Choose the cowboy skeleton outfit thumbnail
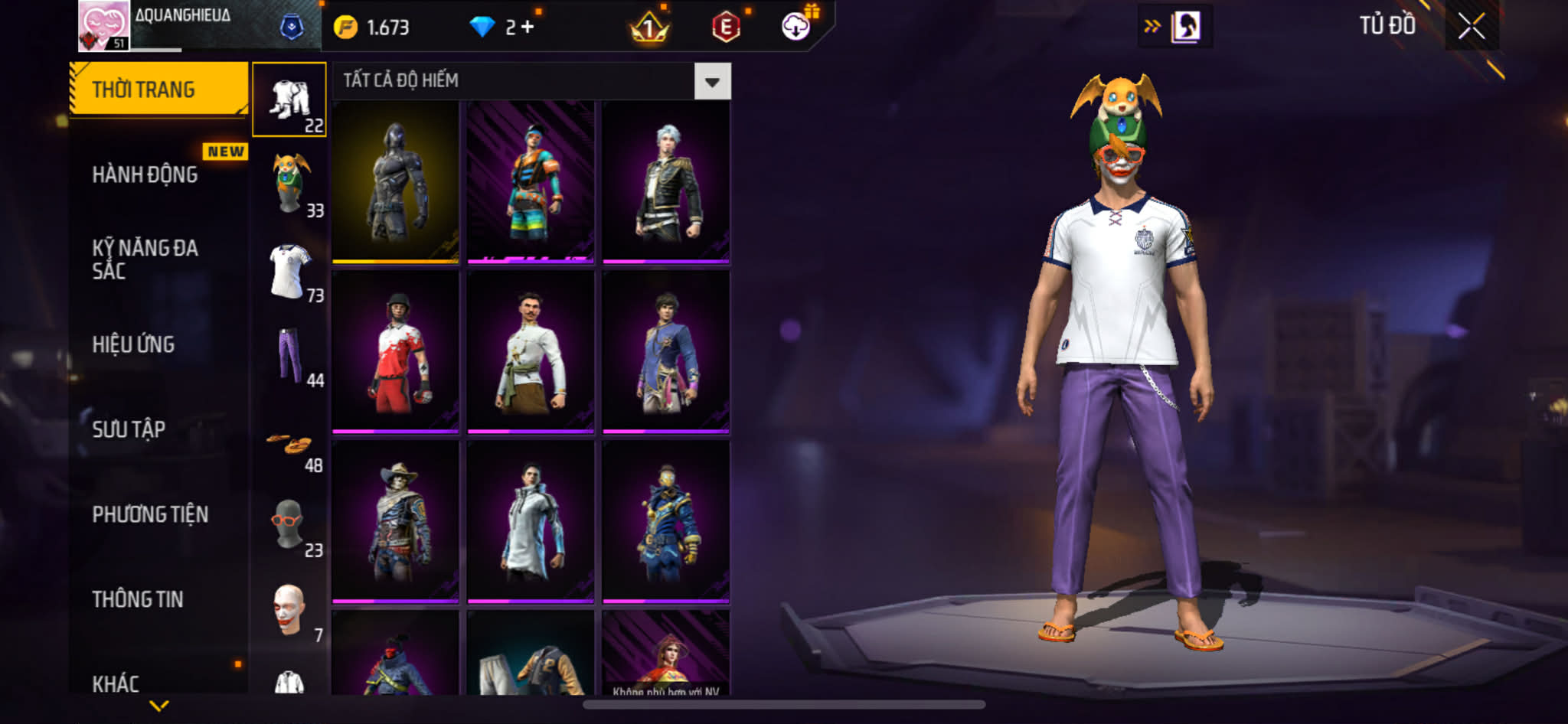Screen dimensions: 1568x724 pyautogui.click(x=395, y=522)
